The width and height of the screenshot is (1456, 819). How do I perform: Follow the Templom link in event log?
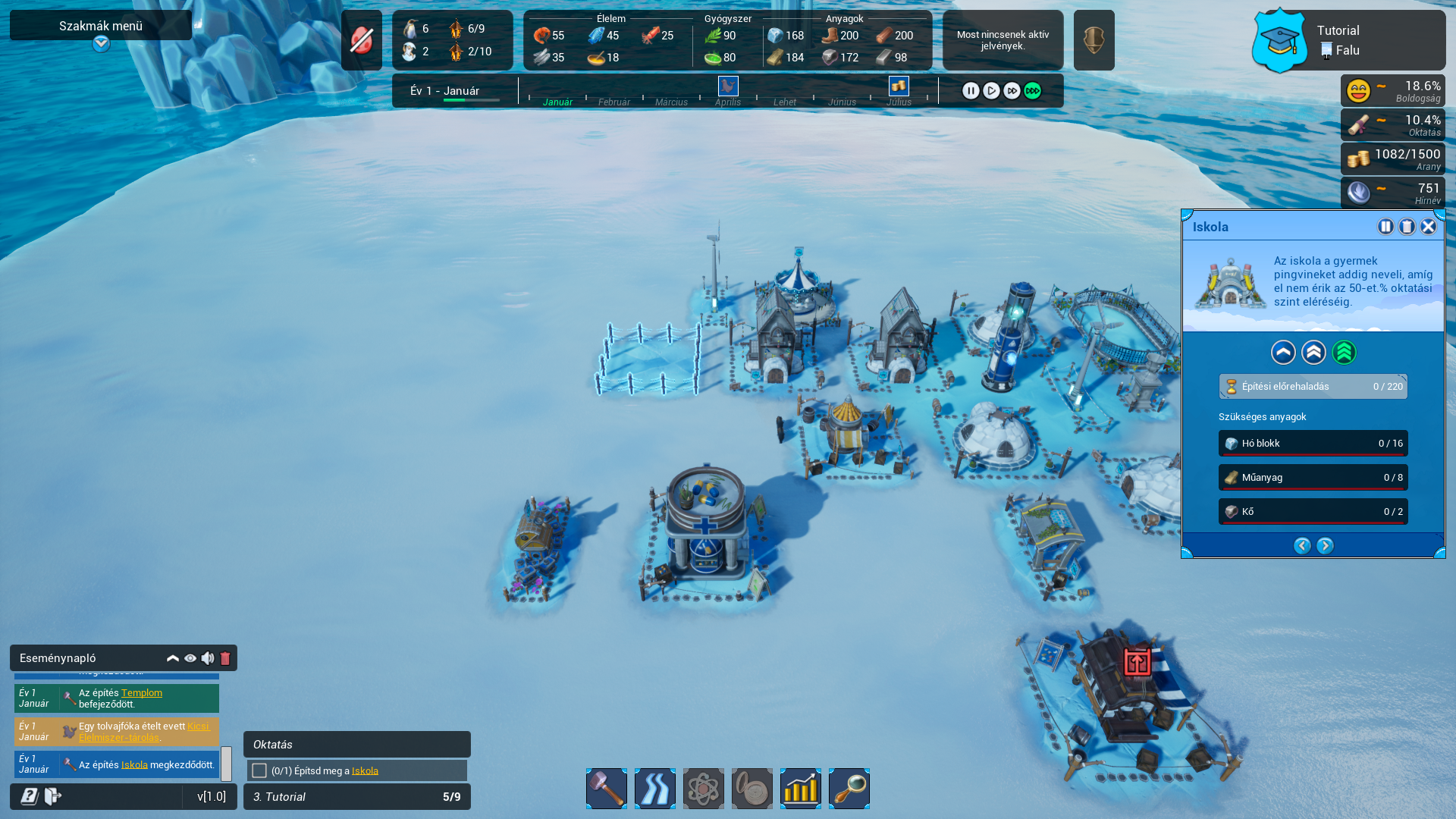(142, 692)
